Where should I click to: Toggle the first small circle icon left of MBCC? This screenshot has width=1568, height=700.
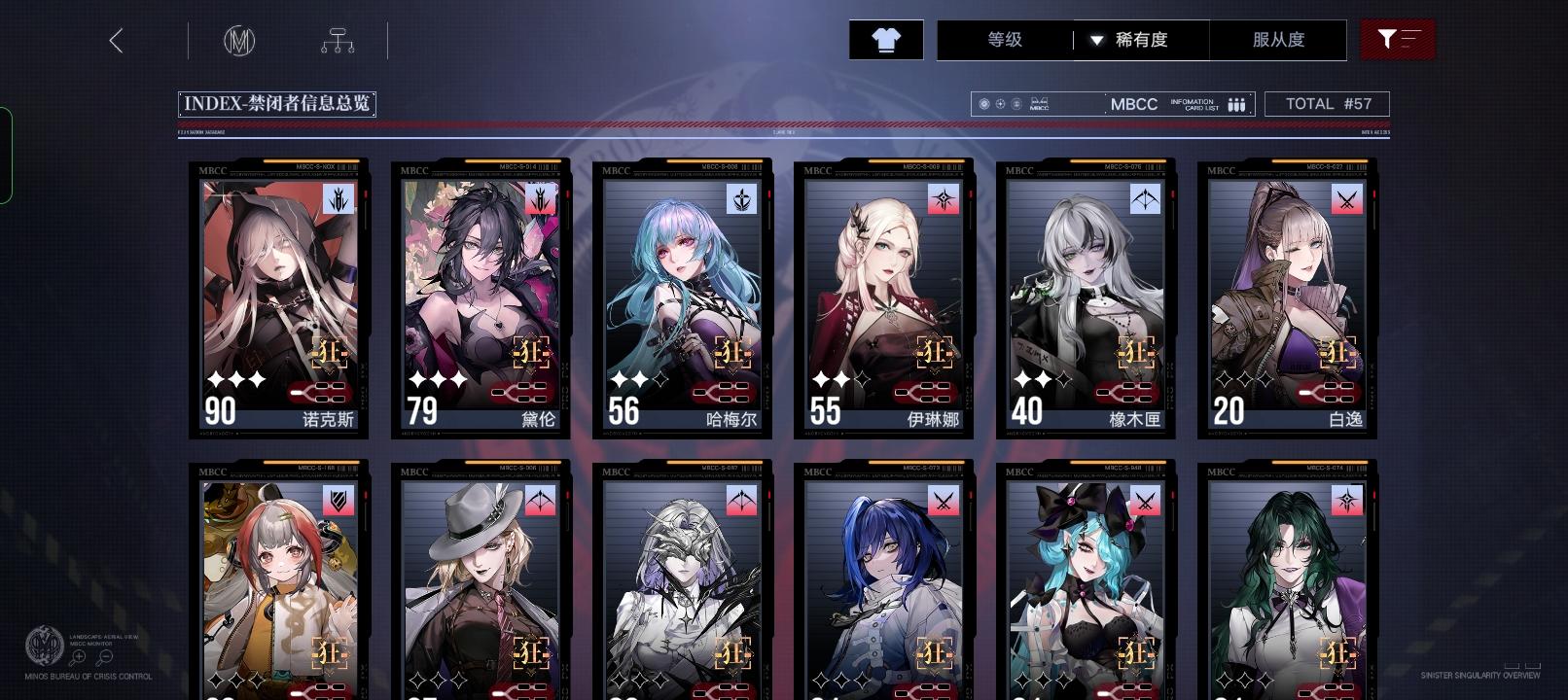pos(984,103)
